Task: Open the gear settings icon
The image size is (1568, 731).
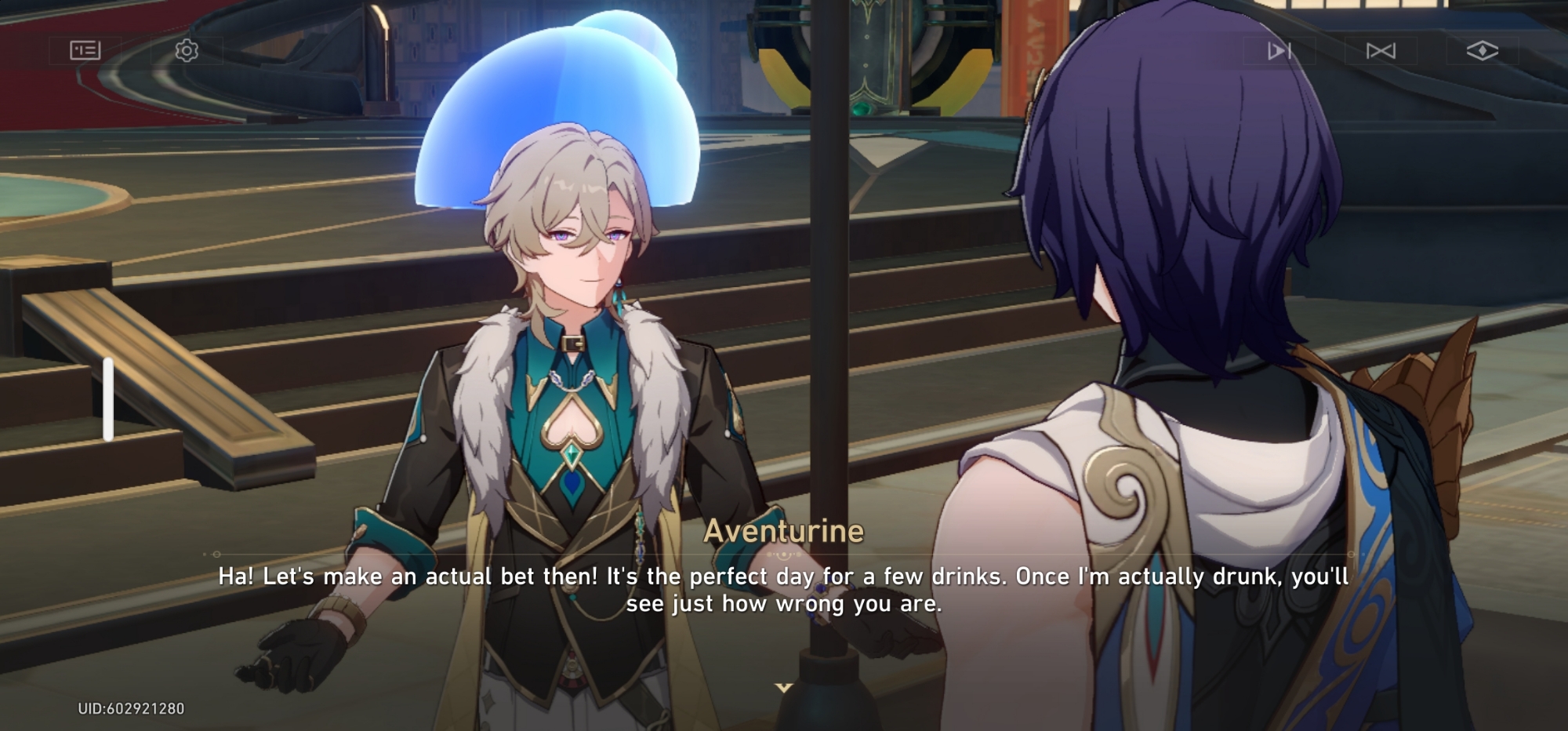Action: [x=187, y=51]
